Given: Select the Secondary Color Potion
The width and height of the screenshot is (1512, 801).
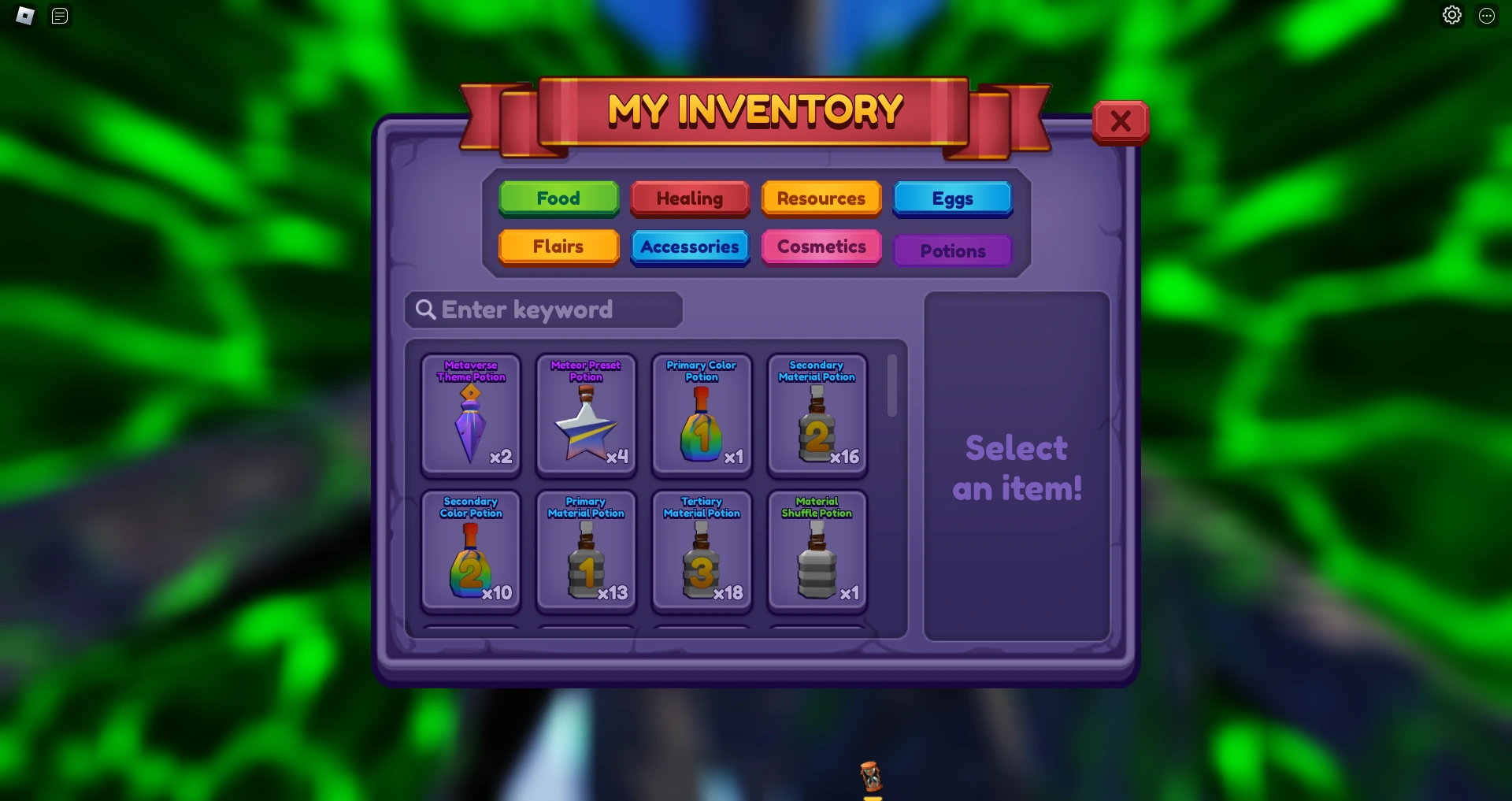Looking at the screenshot, I should pyautogui.click(x=471, y=551).
